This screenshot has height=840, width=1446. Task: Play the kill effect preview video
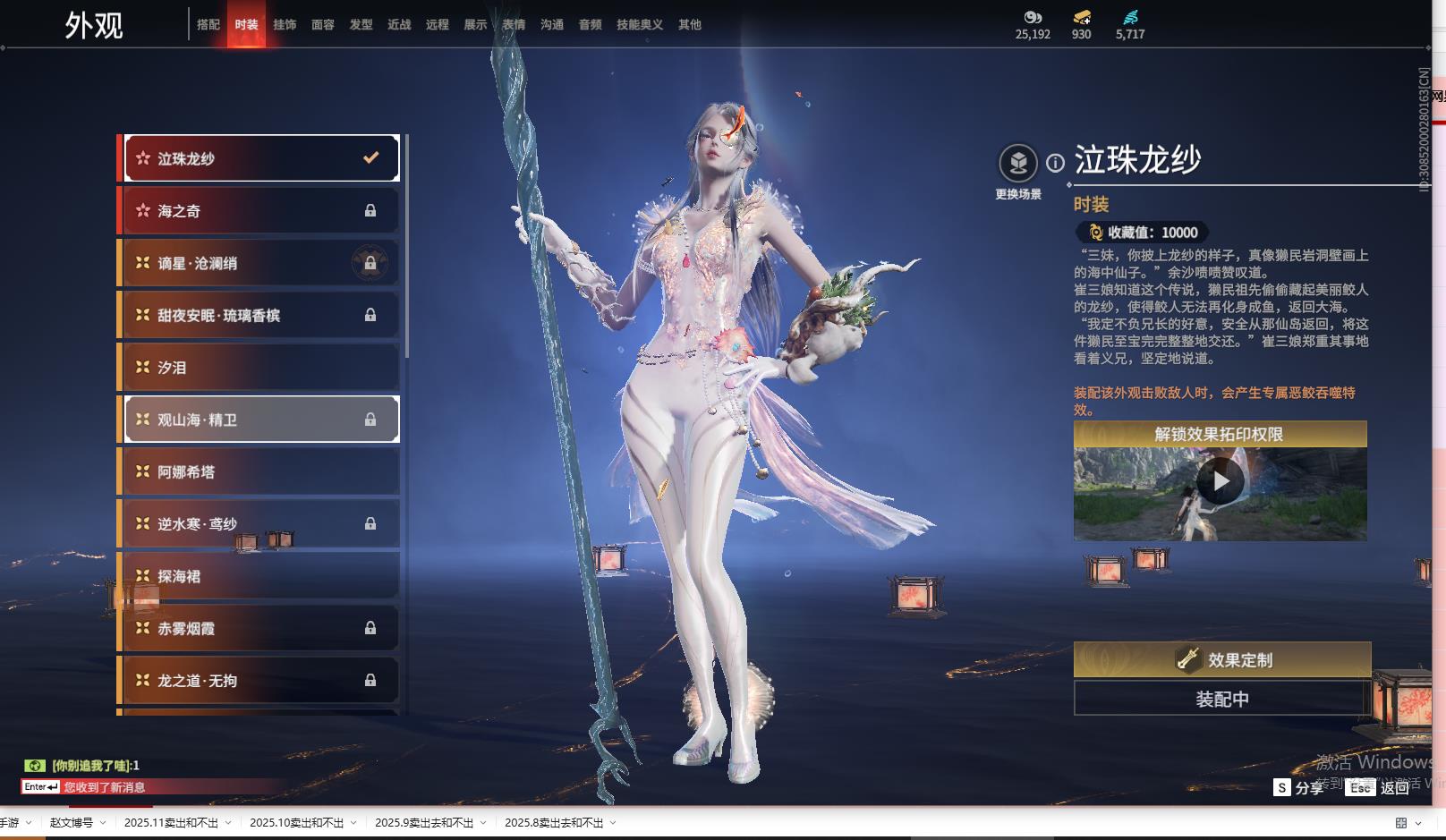coord(1220,482)
